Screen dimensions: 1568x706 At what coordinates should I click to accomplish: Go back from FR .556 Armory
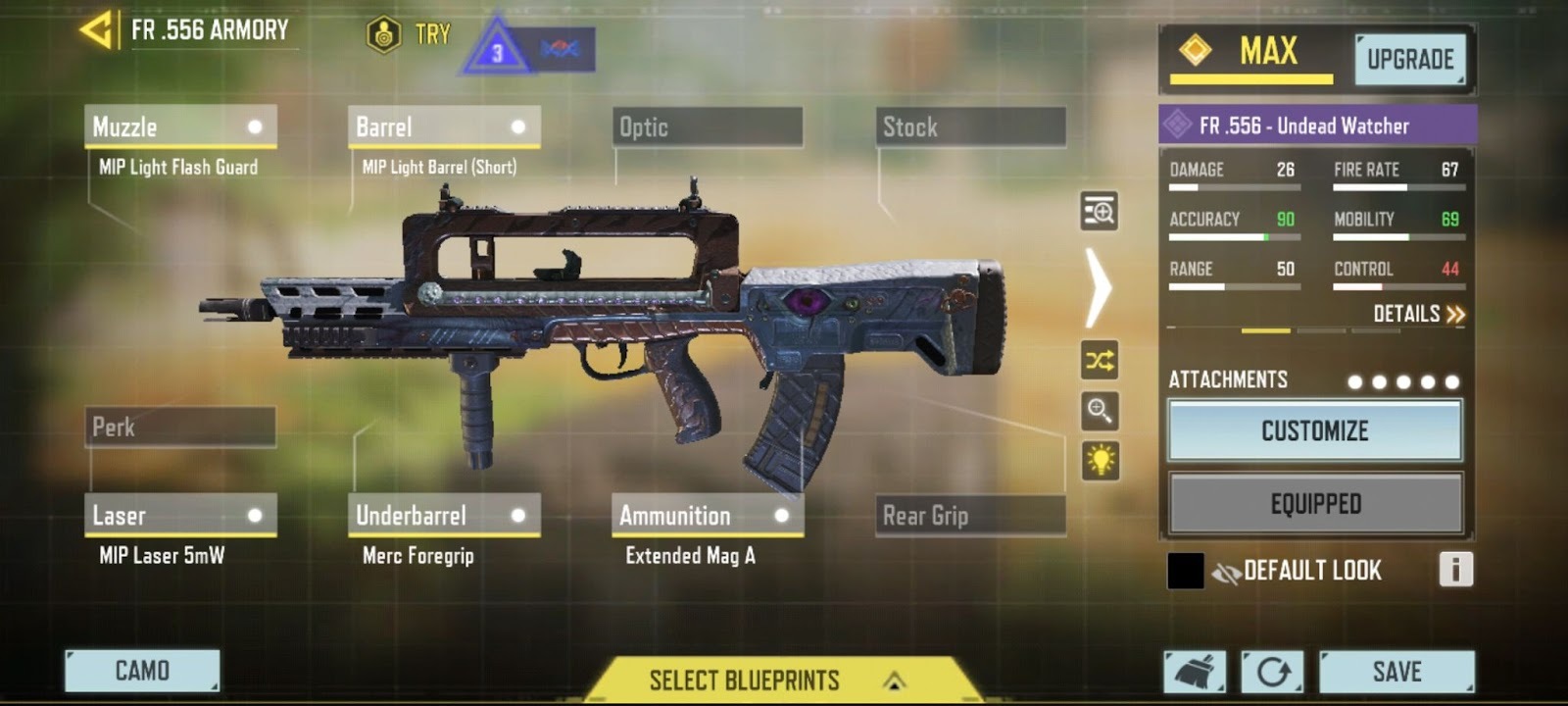96,30
